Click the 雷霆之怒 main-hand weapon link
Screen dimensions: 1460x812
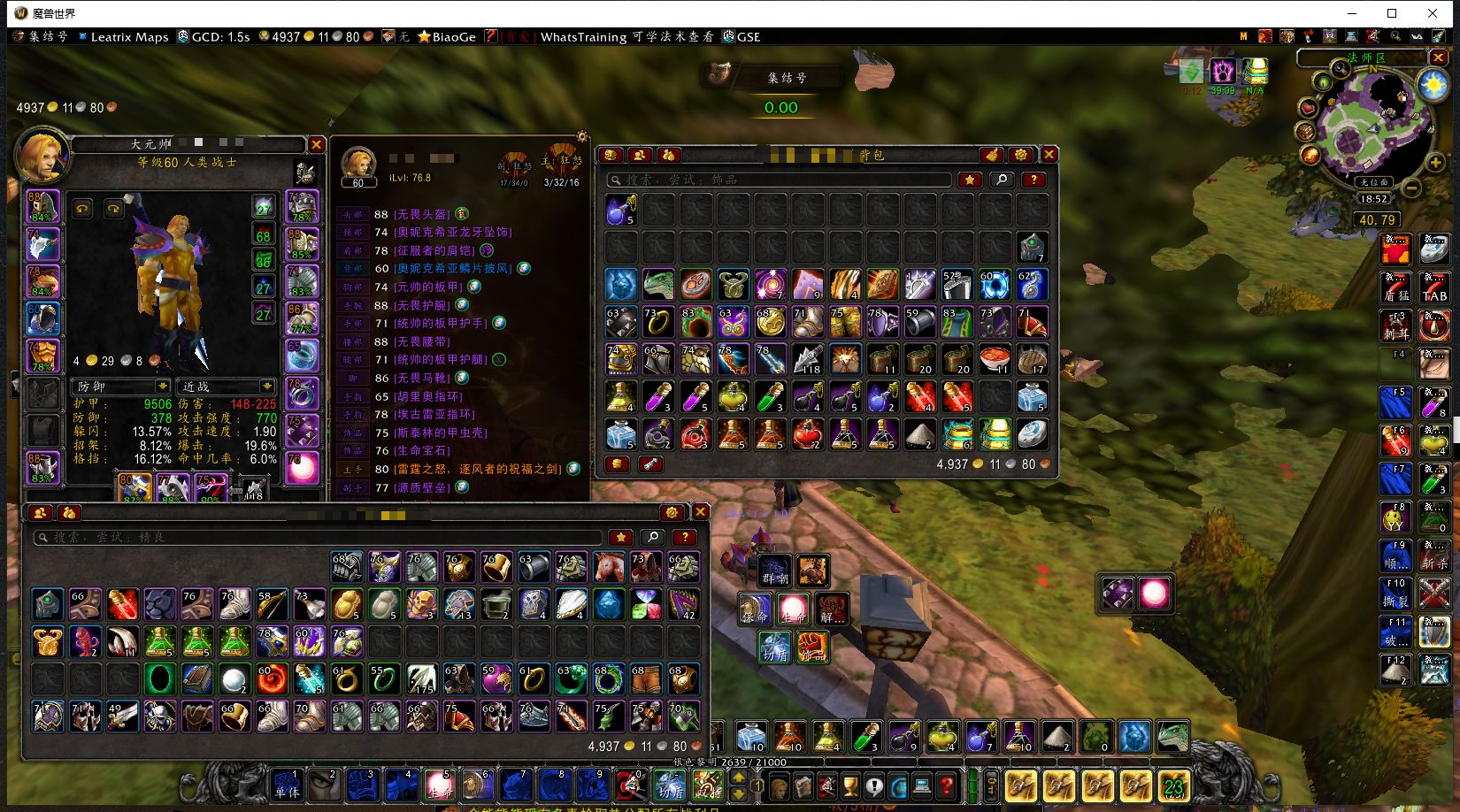[477, 469]
